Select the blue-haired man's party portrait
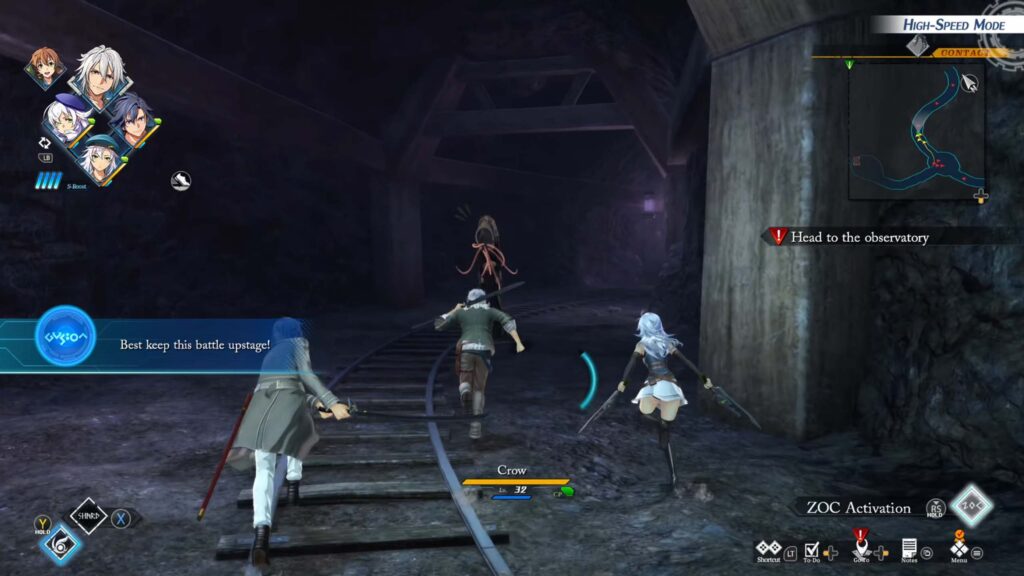This screenshot has width=1024, height=576. click(x=131, y=117)
